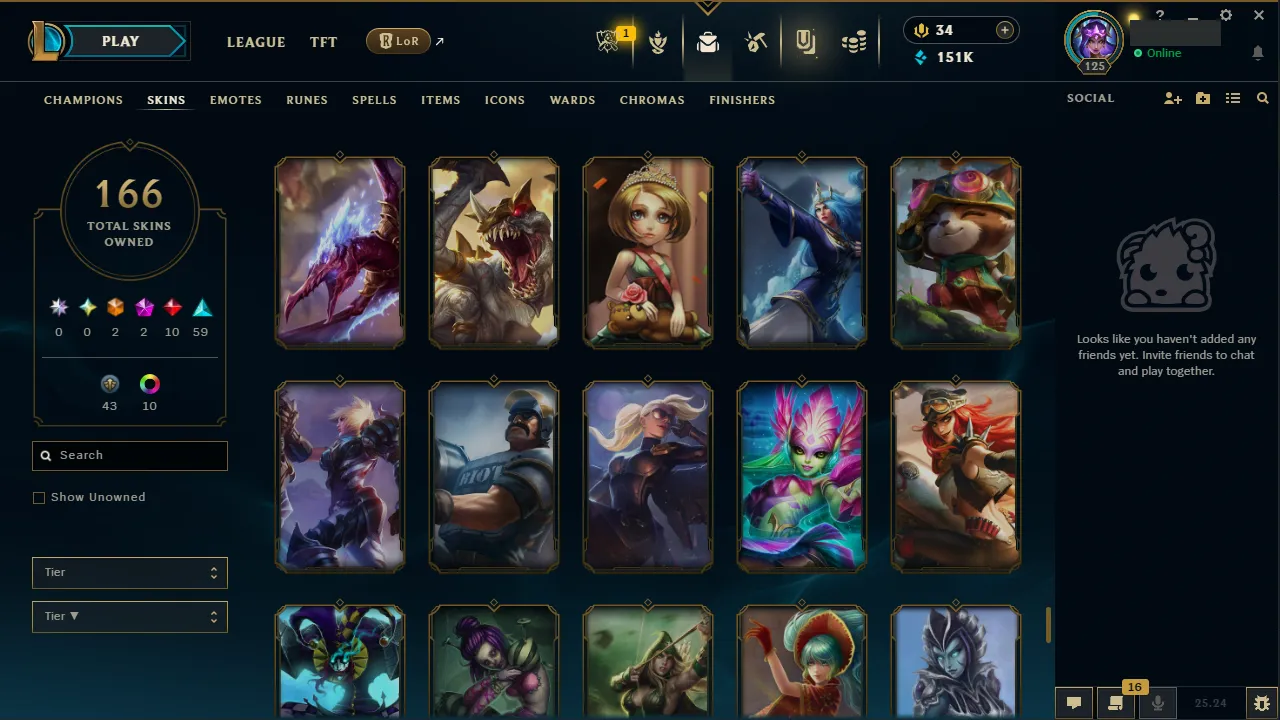Open the Tier sort order dropdown
Image resolution: width=1280 pixels, height=720 pixels.
(x=129, y=616)
